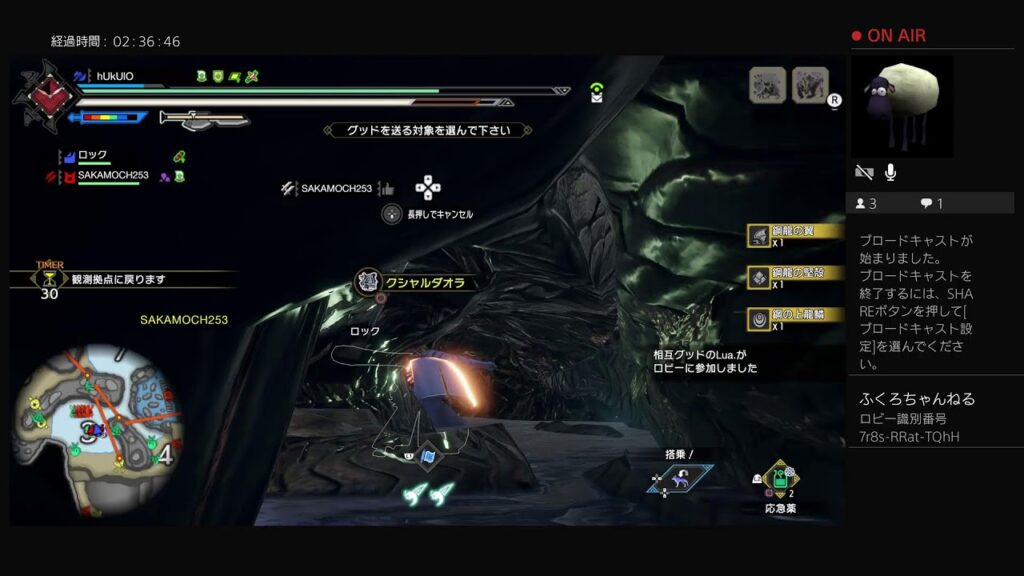Screen dimensions: 1024x576
Task: Click the hUkUlO player name plate
Action: (x=115, y=76)
